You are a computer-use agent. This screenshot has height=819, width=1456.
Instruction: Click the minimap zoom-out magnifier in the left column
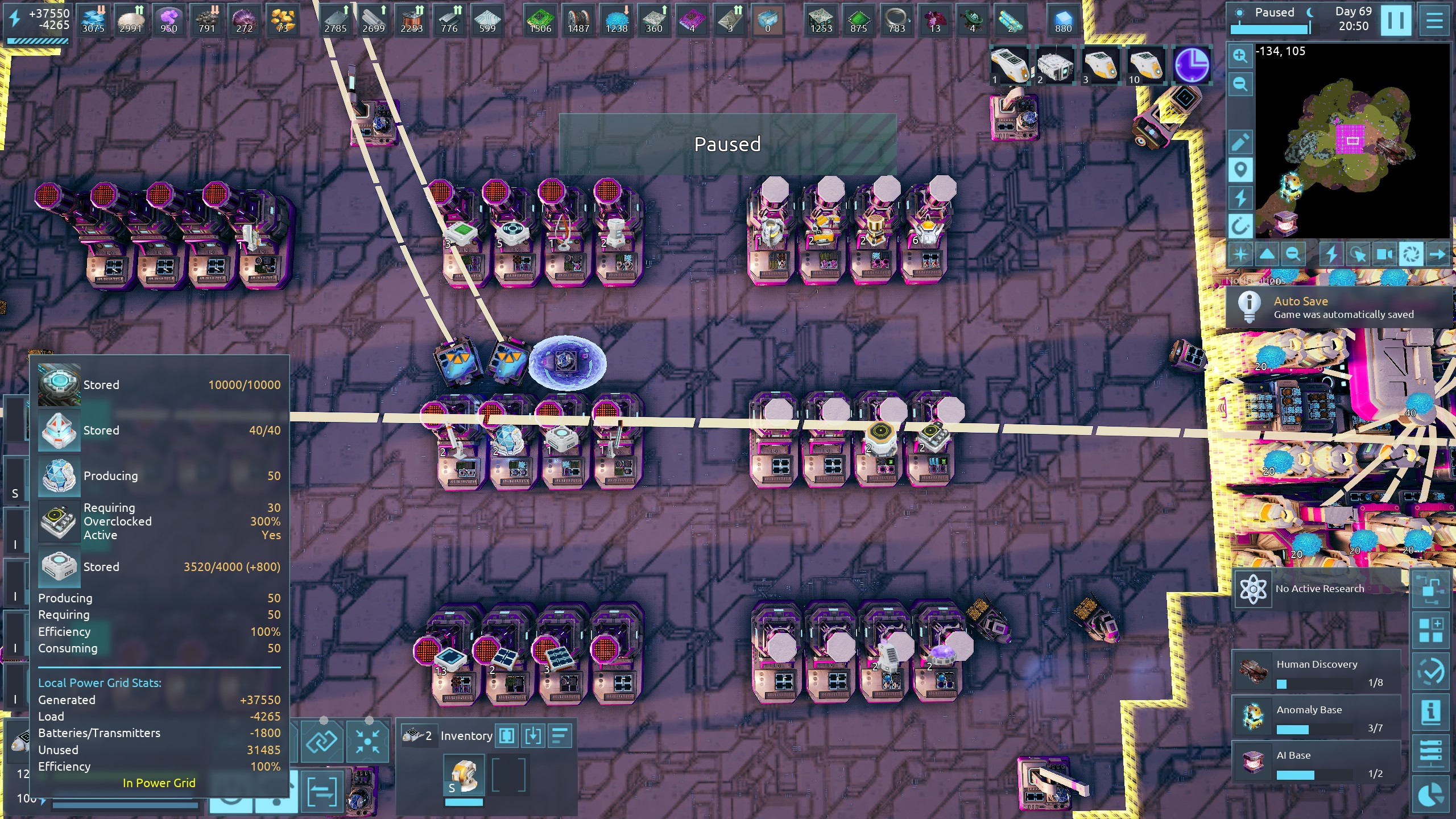click(x=1240, y=85)
